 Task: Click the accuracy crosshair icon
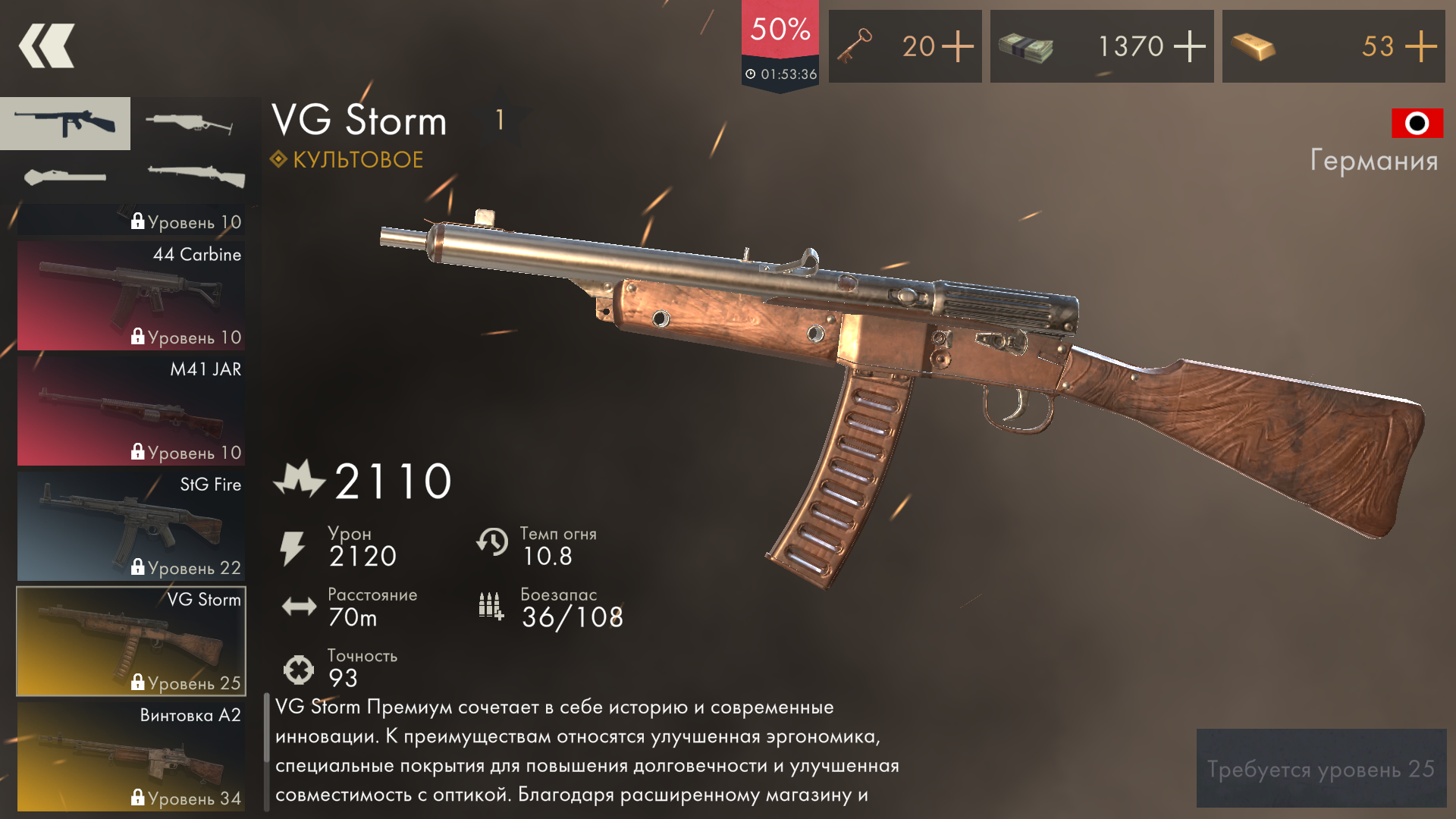[299, 668]
